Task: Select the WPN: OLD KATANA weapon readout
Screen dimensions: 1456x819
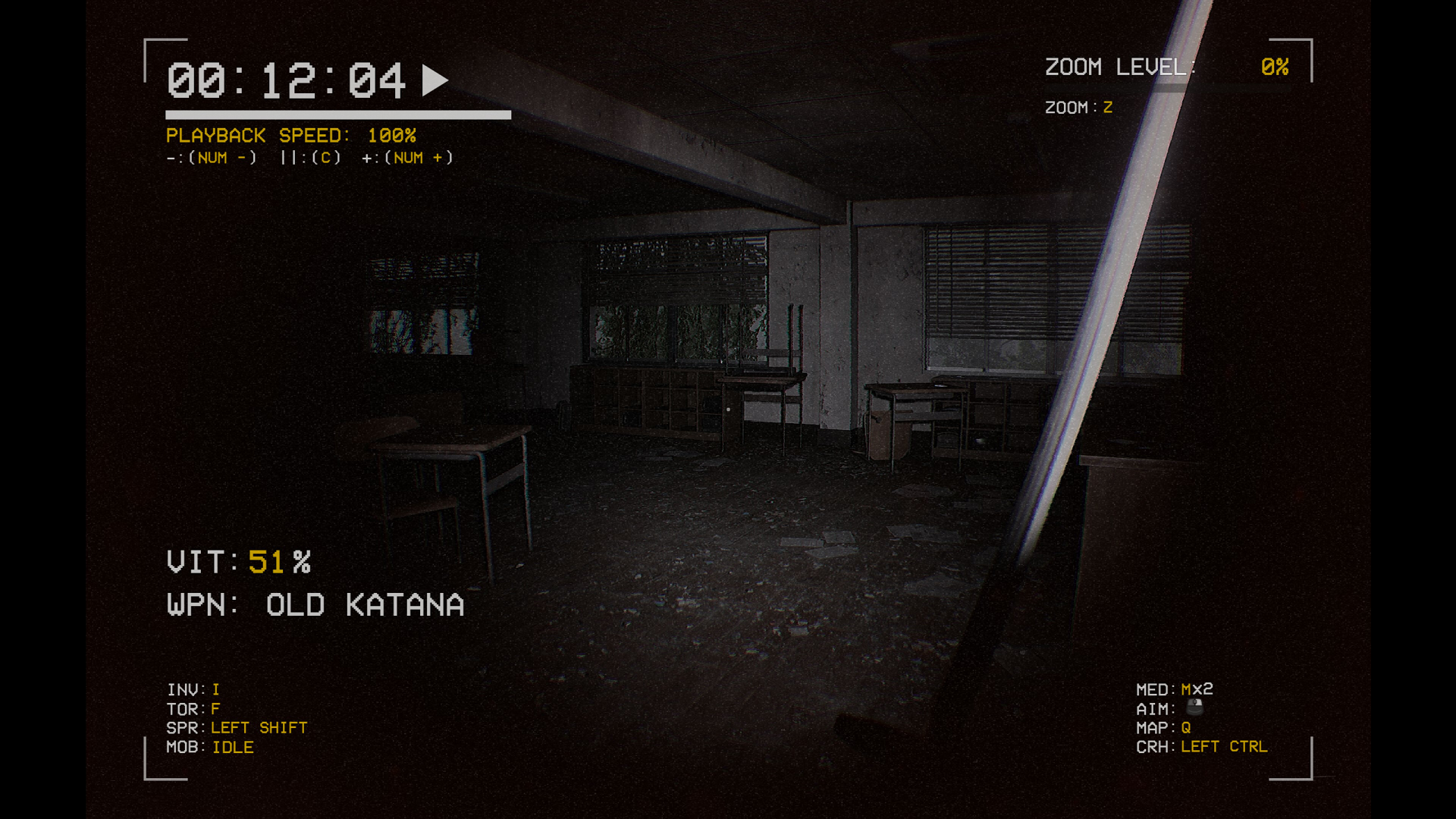Action: click(x=314, y=604)
